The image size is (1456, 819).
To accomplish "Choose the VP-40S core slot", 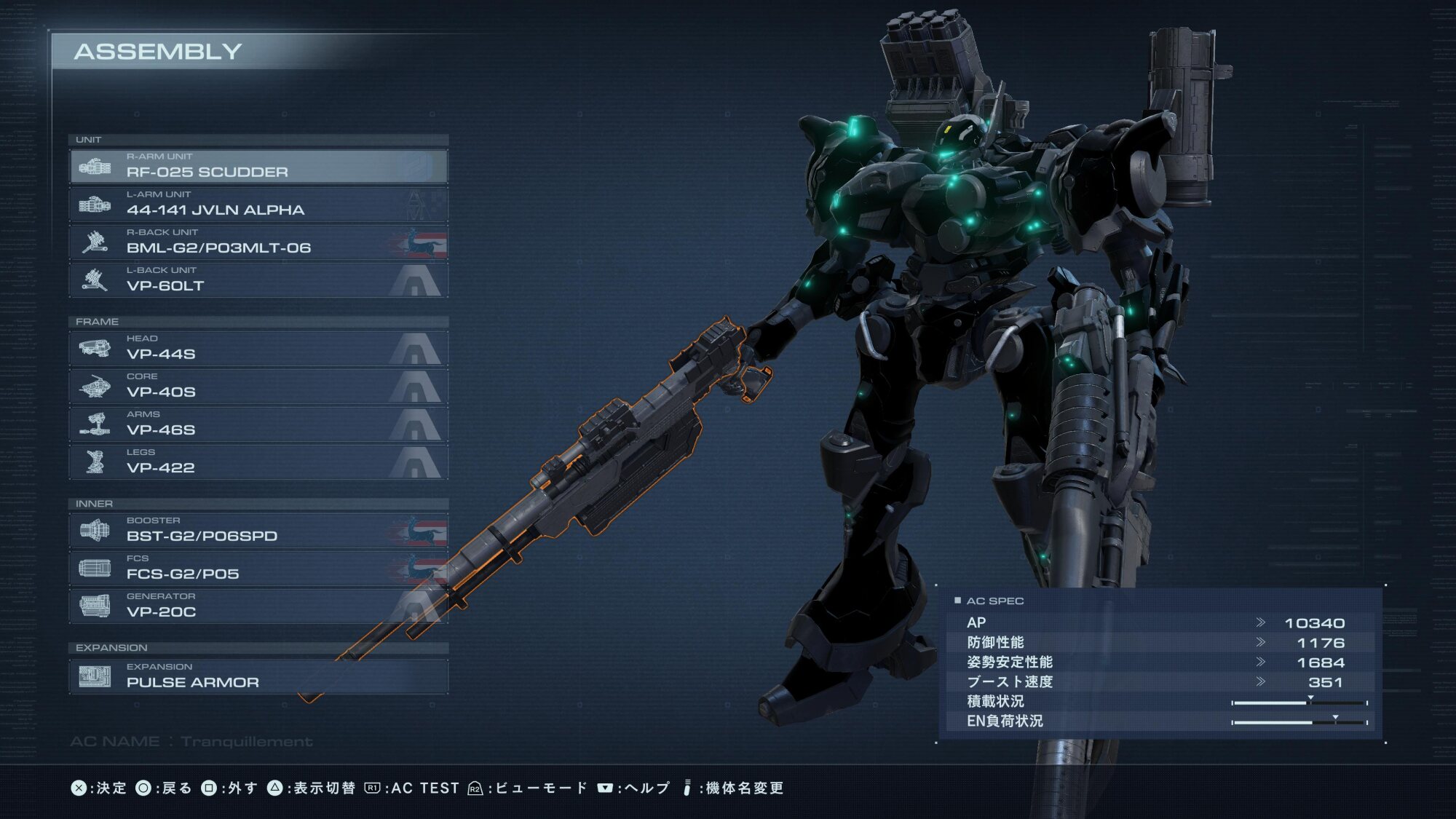I will tap(258, 387).
